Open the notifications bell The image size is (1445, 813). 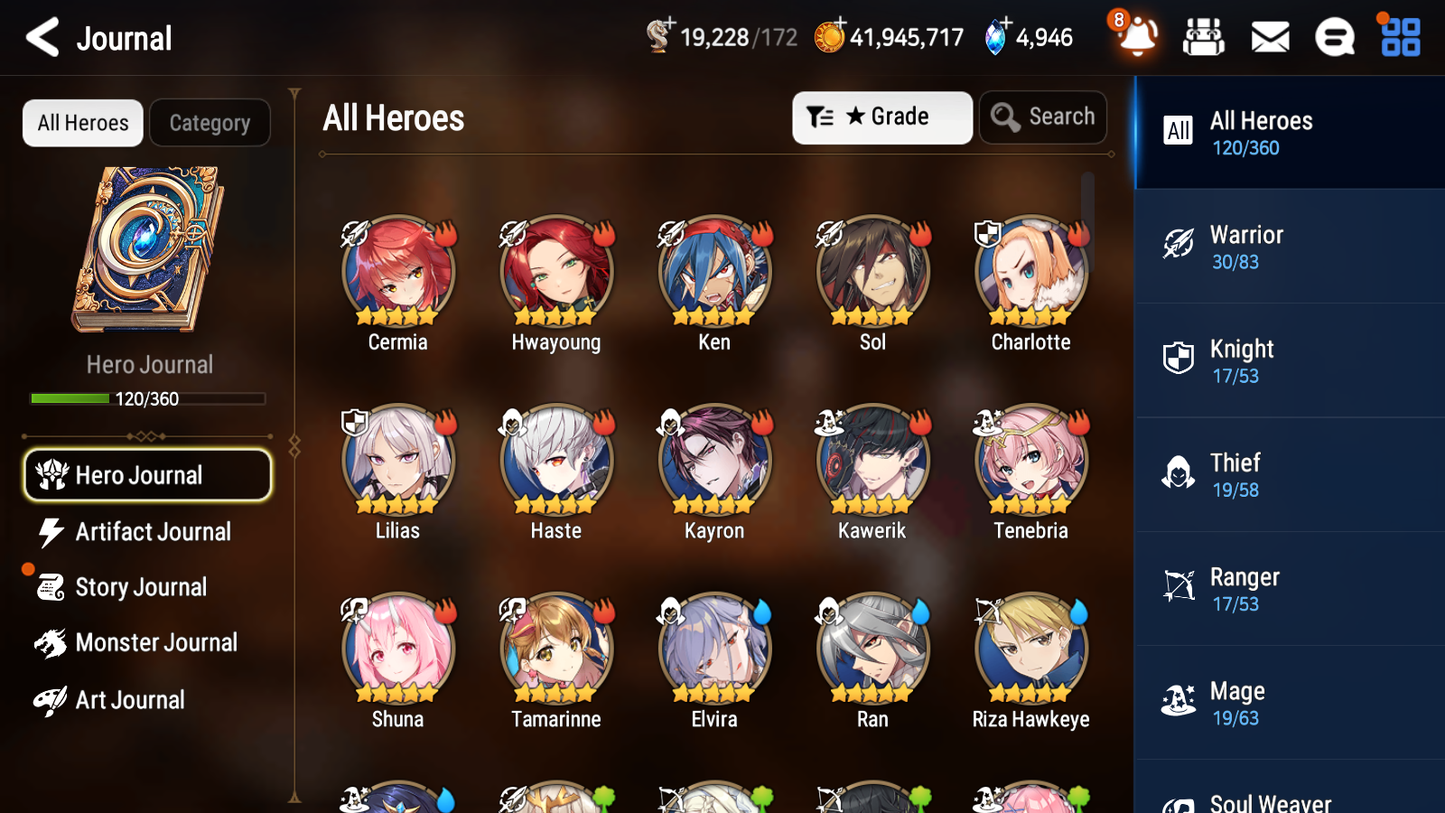1134,37
